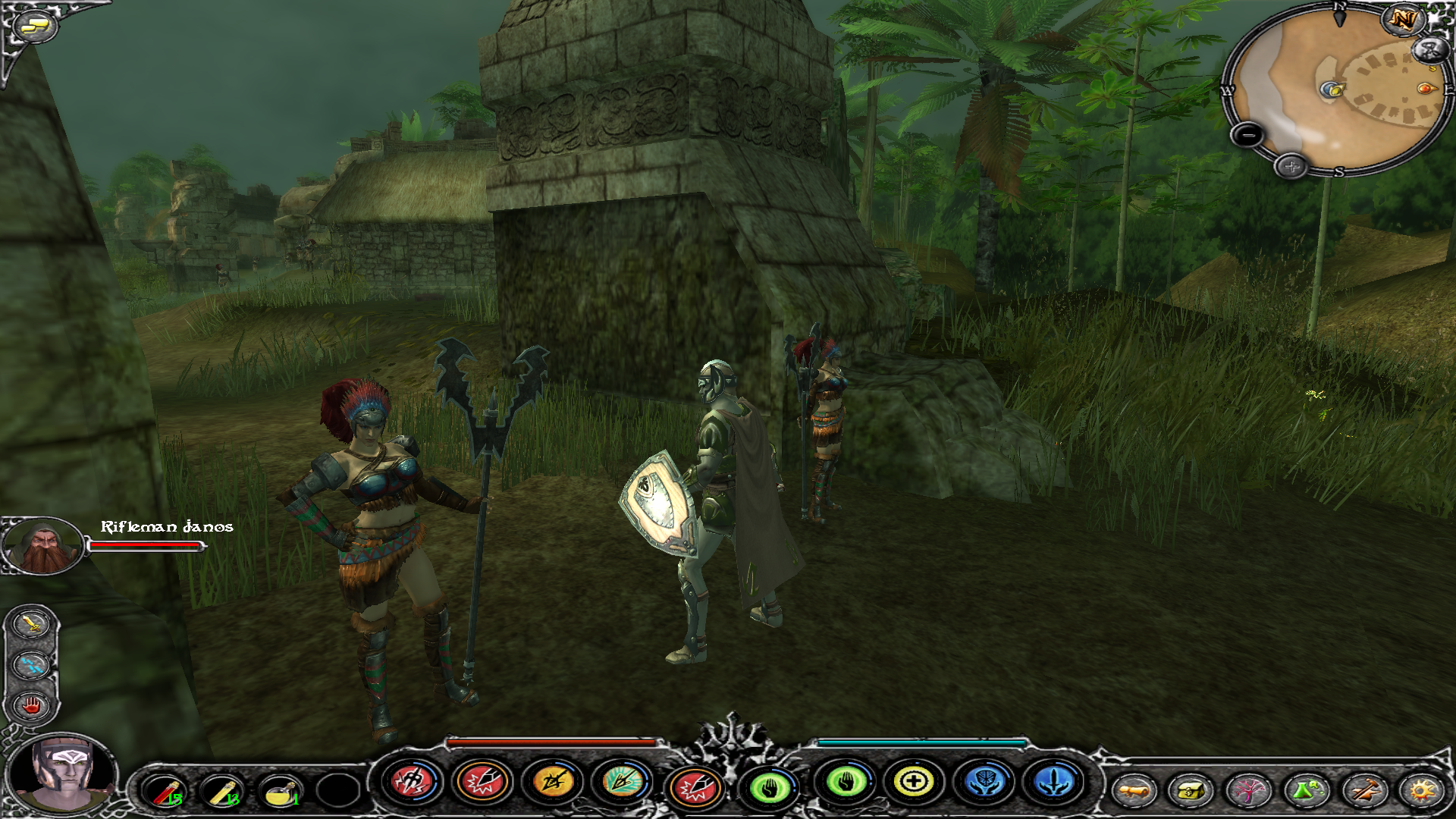The width and height of the screenshot is (1456, 819).
Task: Cast the yellow plus-sign healing spell
Action: 914,781
